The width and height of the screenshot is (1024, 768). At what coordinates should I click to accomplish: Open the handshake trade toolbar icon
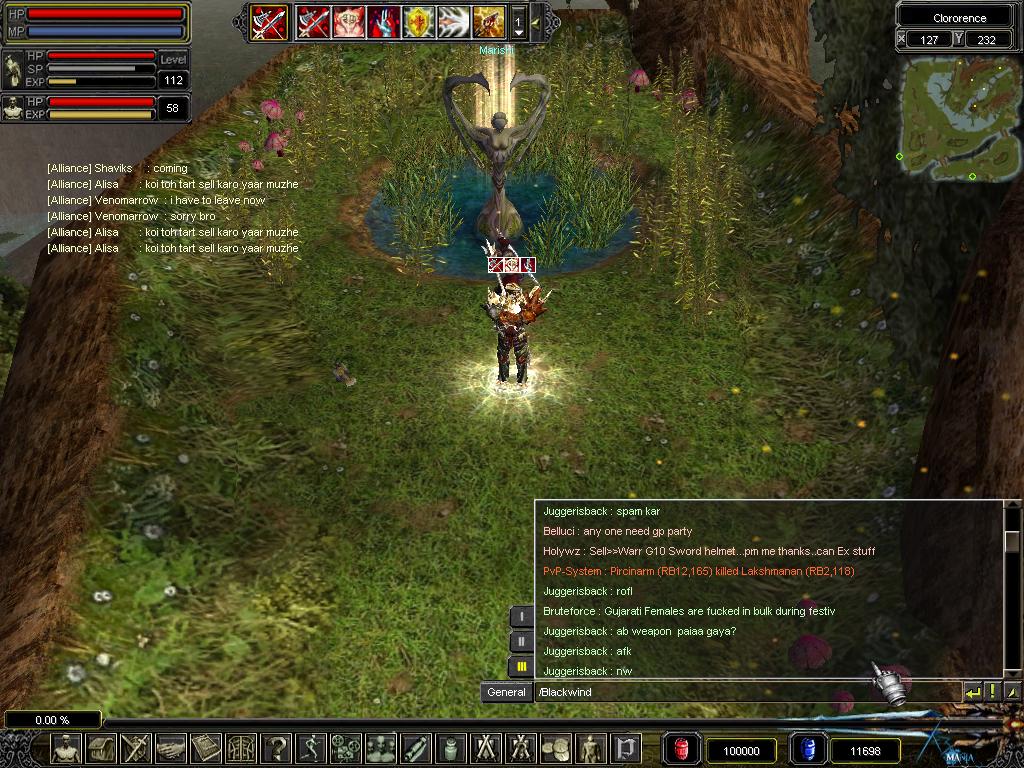pyautogui.click(x=171, y=749)
